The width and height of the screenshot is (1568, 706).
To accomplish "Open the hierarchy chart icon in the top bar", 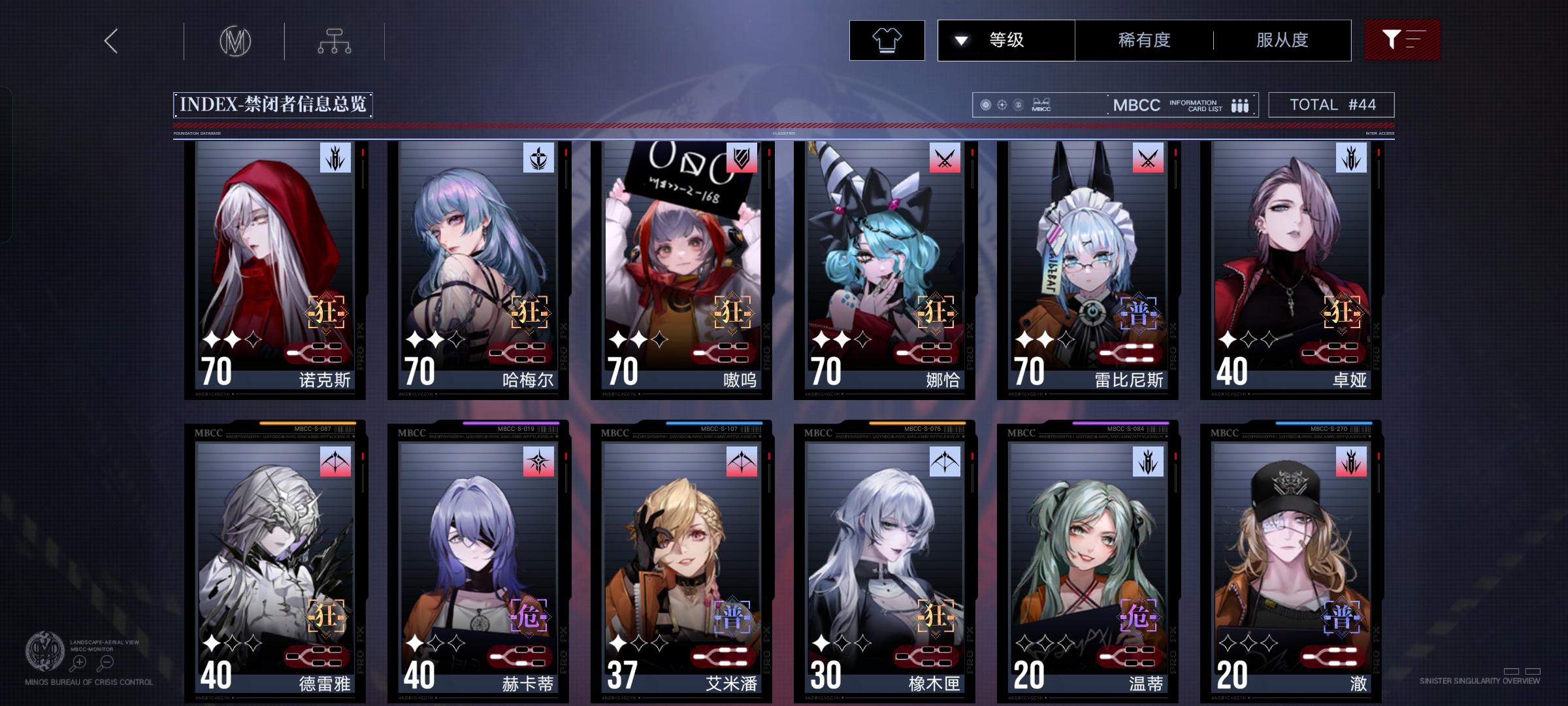I will point(335,40).
